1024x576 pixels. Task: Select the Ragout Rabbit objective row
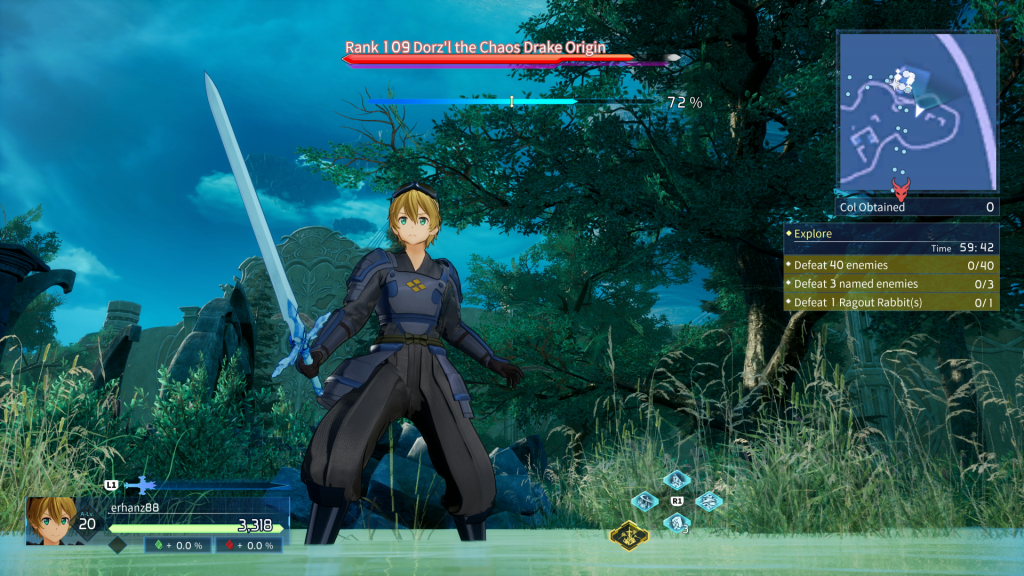(891, 302)
